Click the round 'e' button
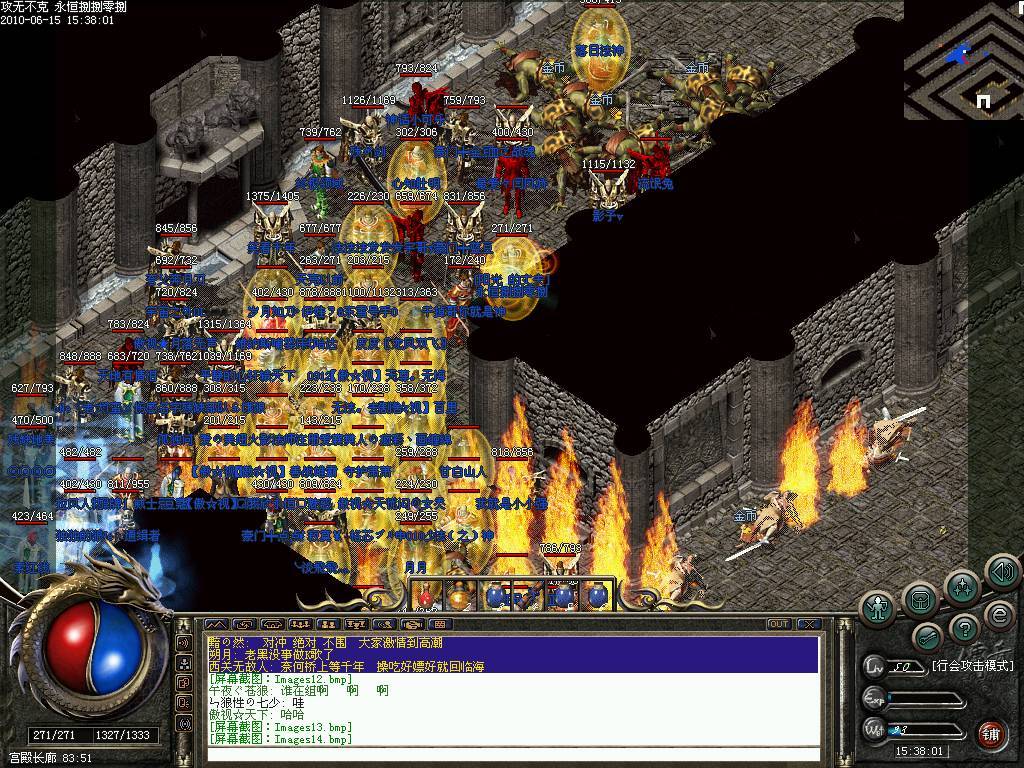This screenshot has height=768, width=1024. [998, 614]
